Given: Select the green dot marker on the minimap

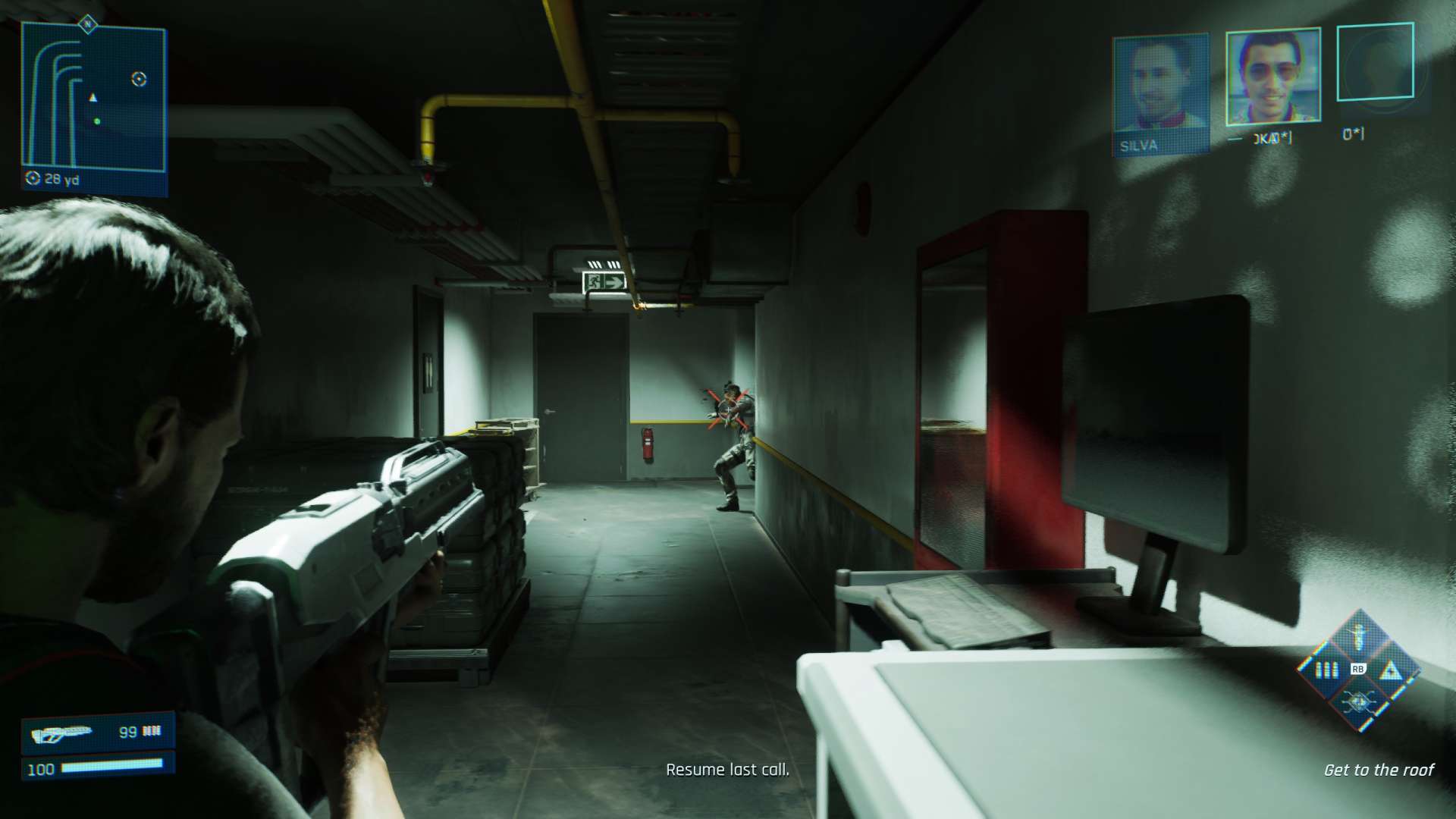Looking at the screenshot, I should click(97, 121).
